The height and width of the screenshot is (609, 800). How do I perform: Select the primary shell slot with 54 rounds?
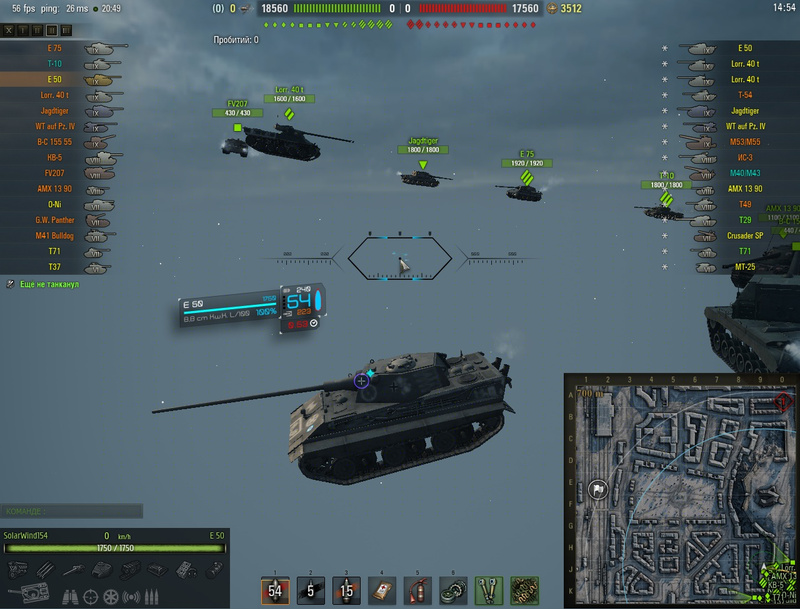[275, 590]
